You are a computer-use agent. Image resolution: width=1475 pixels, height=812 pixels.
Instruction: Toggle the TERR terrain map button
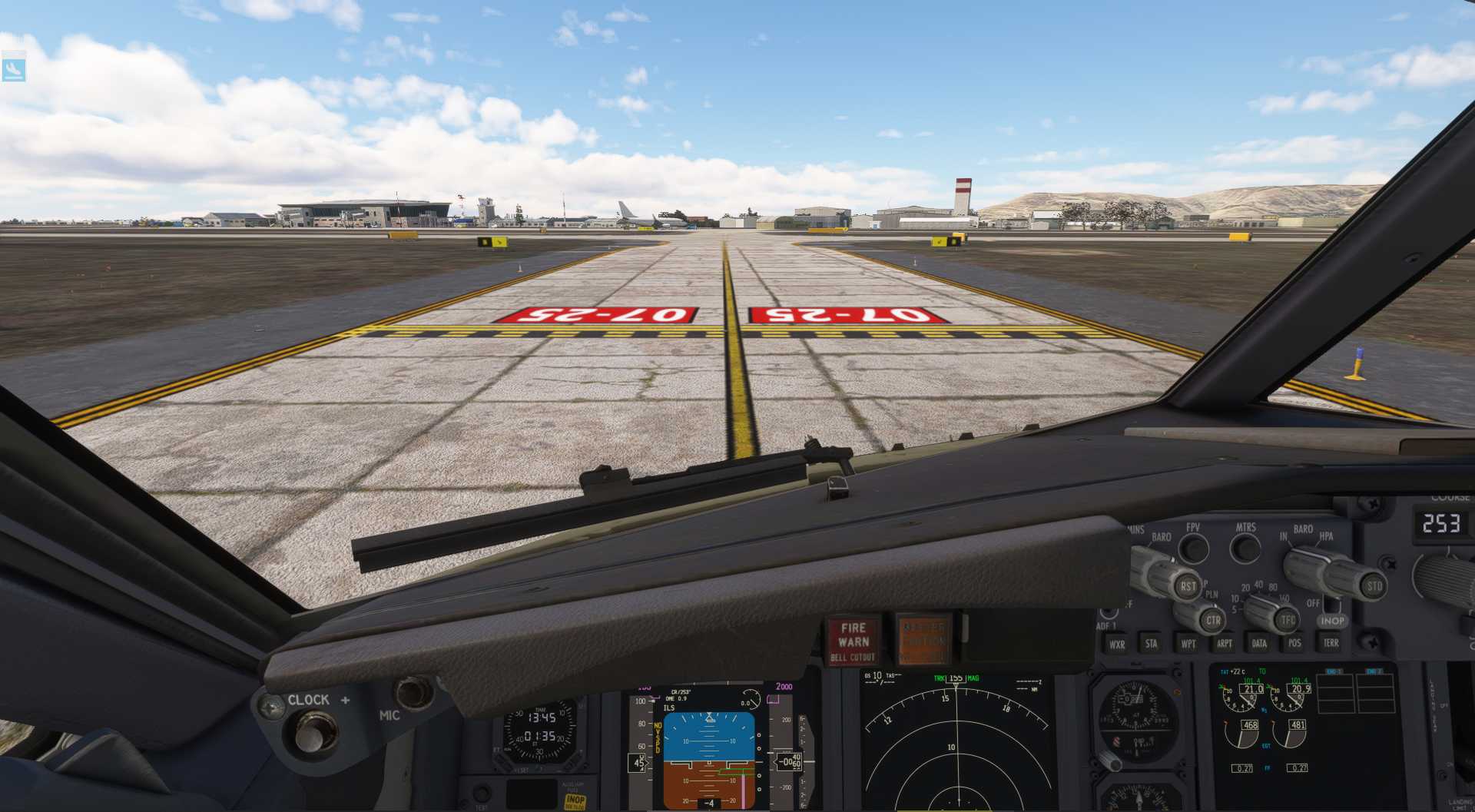pyautogui.click(x=1331, y=643)
